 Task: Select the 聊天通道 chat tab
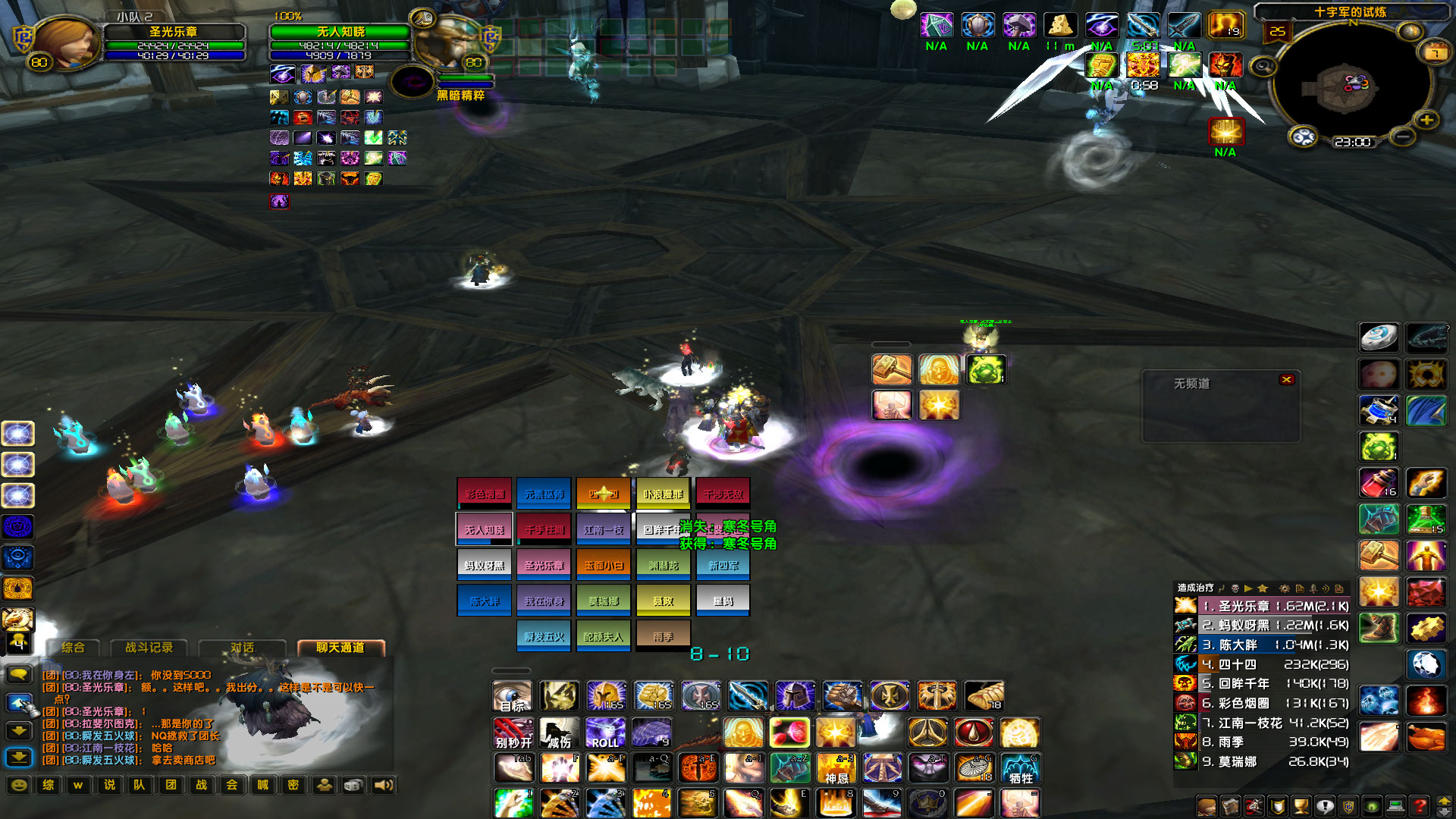[x=340, y=648]
